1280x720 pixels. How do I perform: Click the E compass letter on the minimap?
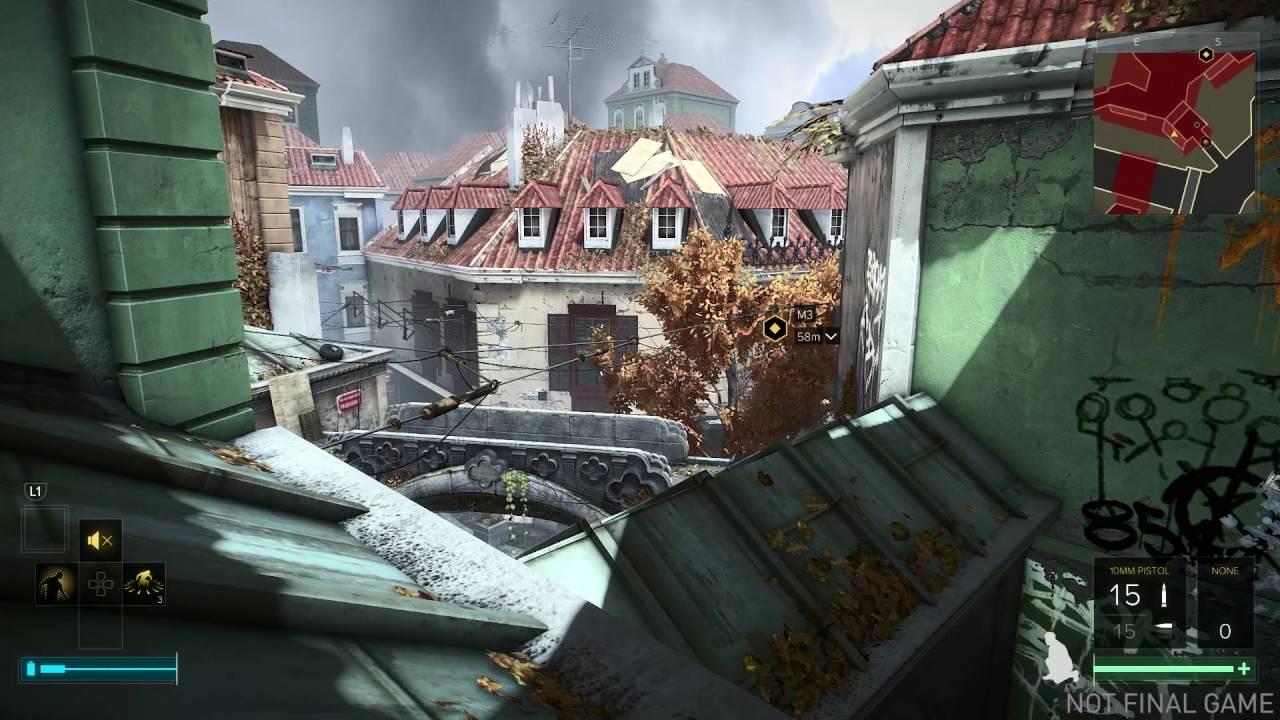point(1135,44)
